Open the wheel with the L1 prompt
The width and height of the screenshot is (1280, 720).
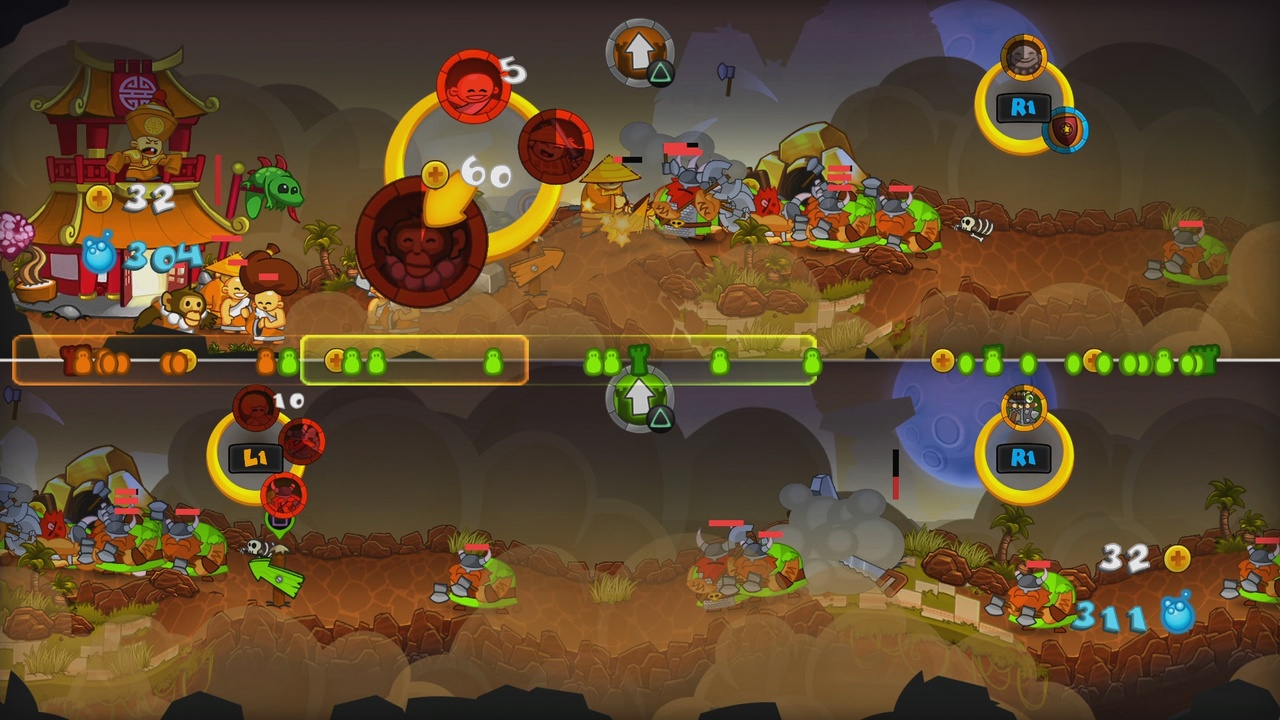(x=257, y=453)
